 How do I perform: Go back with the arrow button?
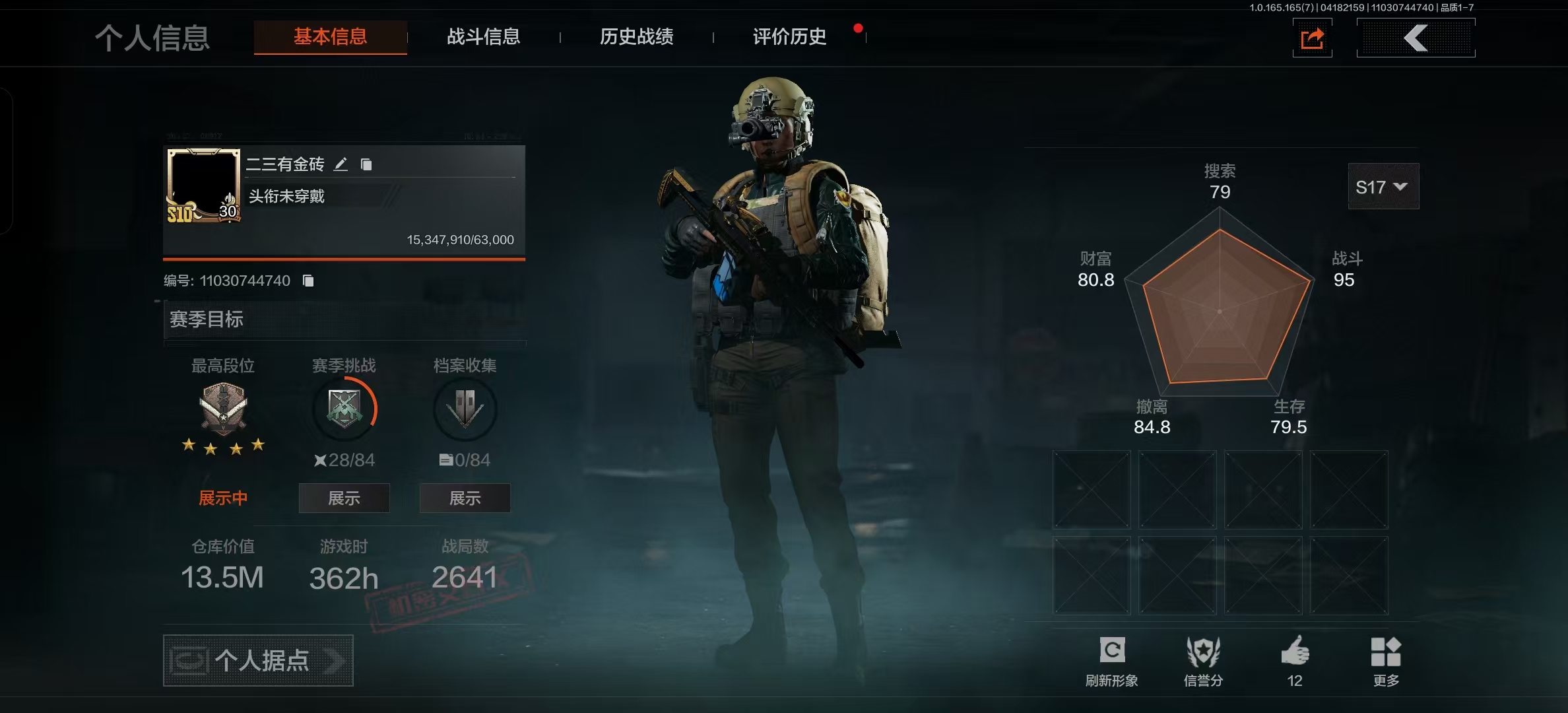pos(1416,38)
